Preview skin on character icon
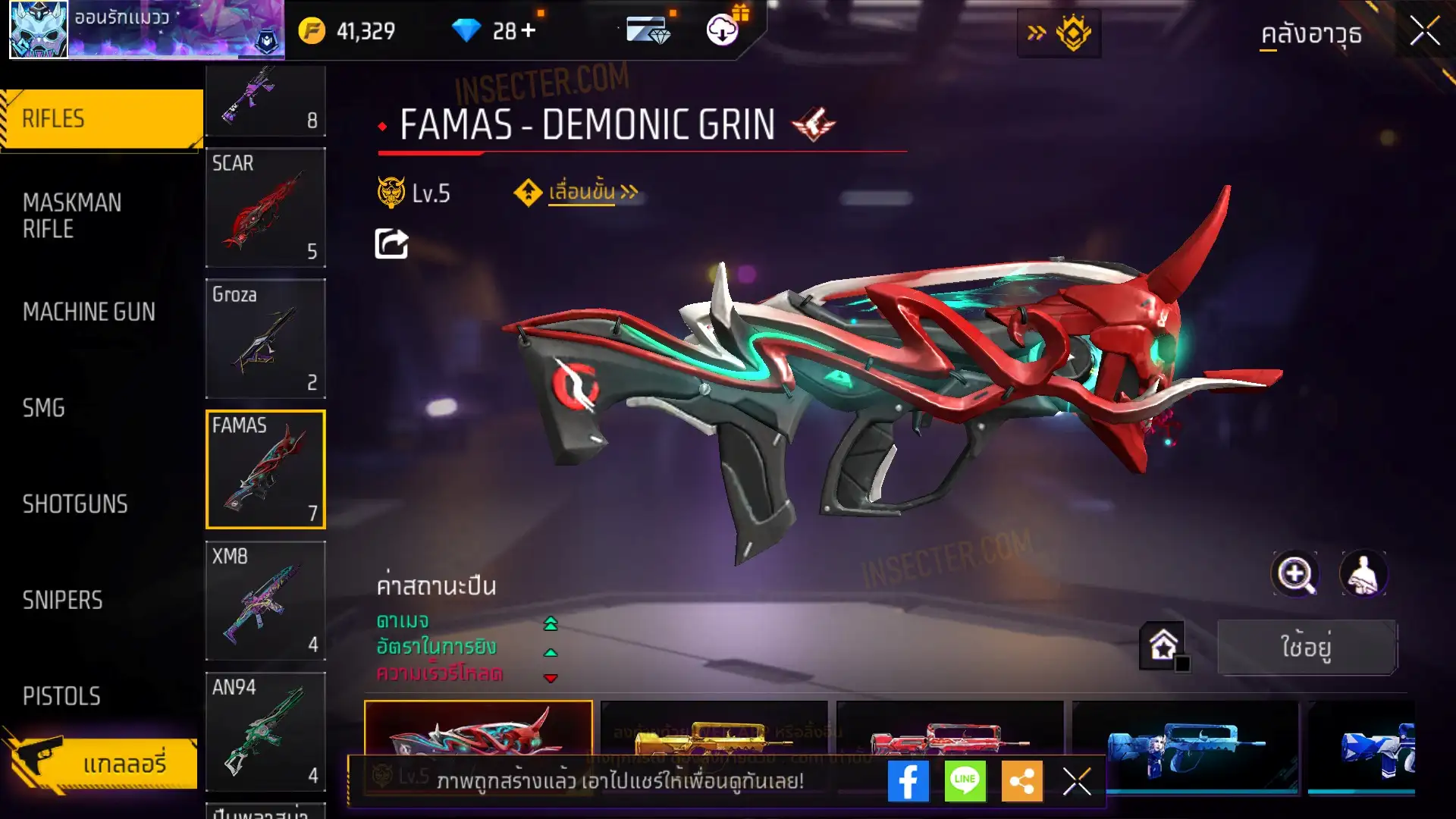The width and height of the screenshot is (1456, 819). (1363, 574)
